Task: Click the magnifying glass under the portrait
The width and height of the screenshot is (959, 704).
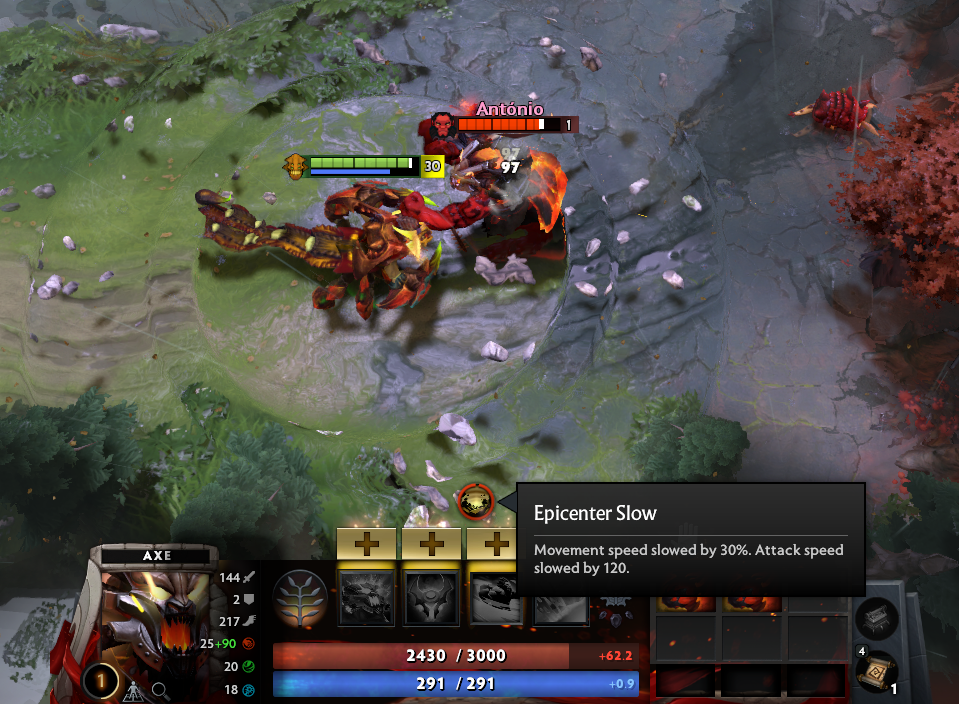Action: 160,690
